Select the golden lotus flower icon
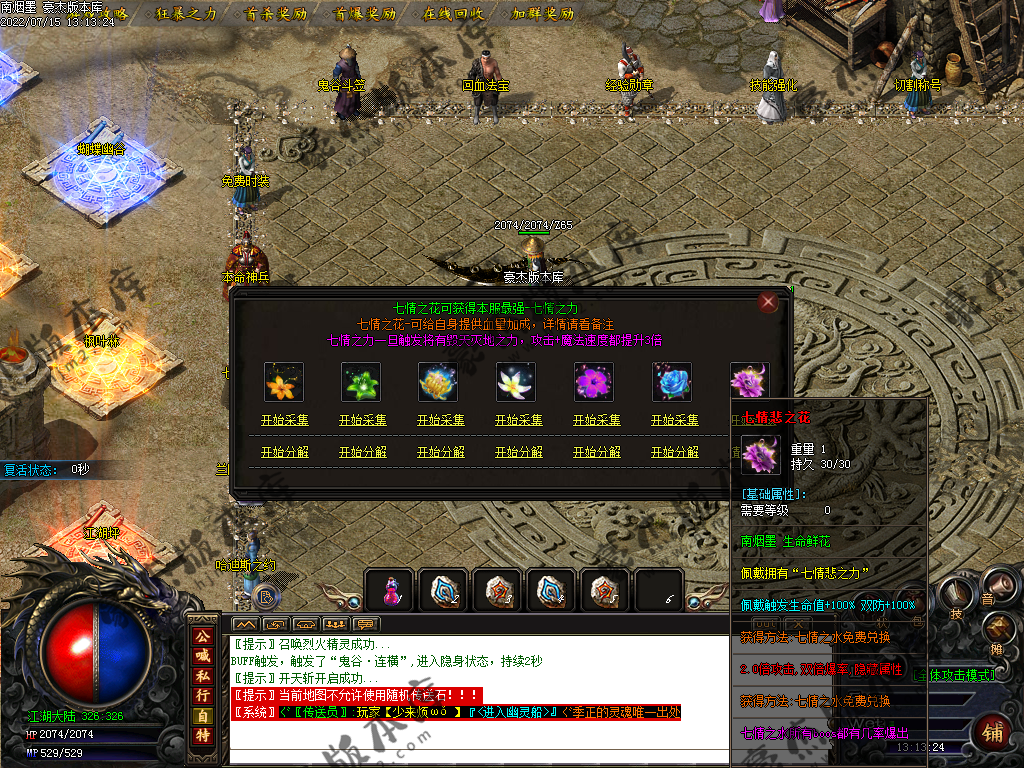The height and width of the screenshot is (768, 1024). [x=440, y=382]
